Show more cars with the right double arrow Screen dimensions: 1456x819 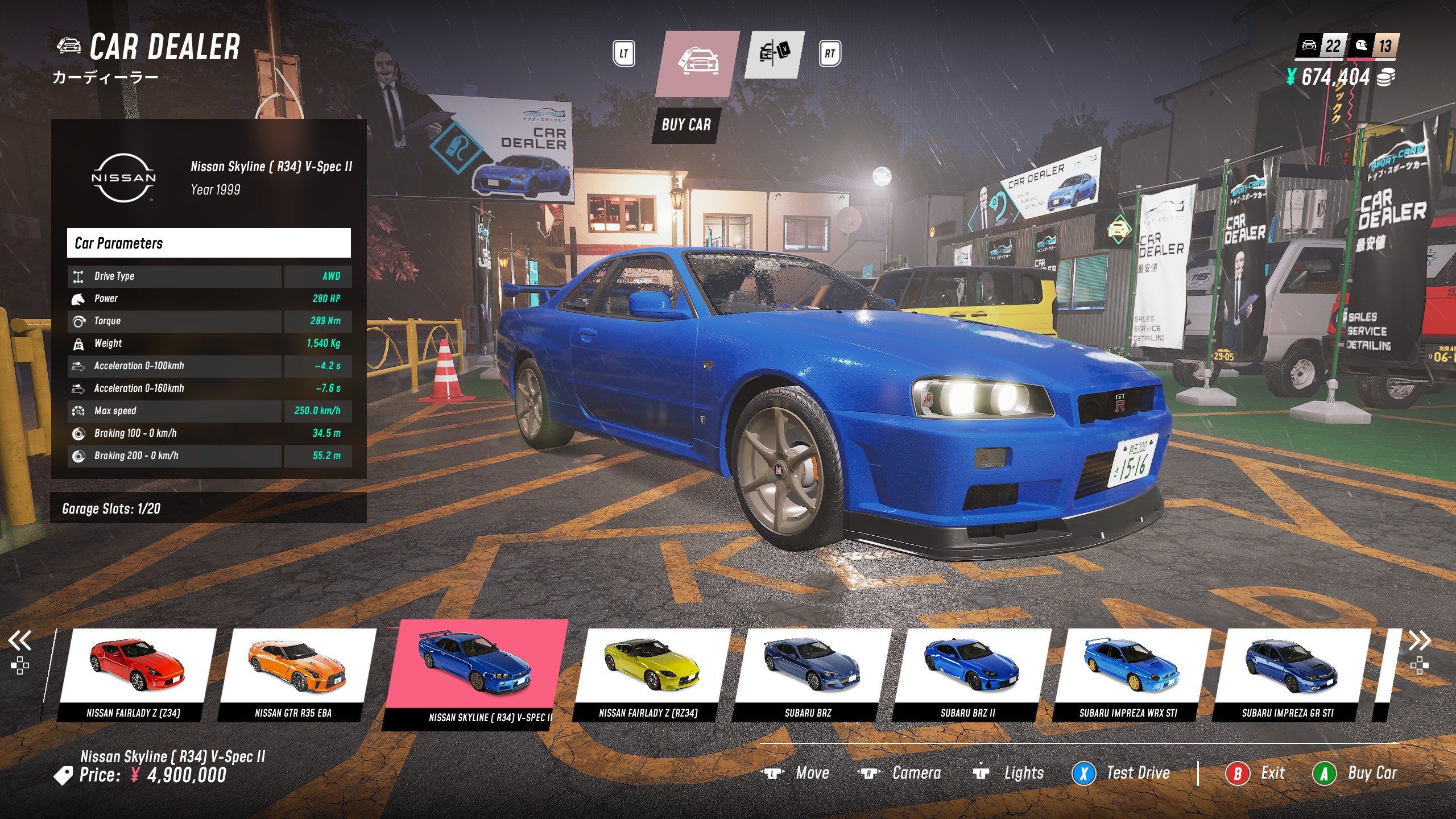tap(1419, 640)
